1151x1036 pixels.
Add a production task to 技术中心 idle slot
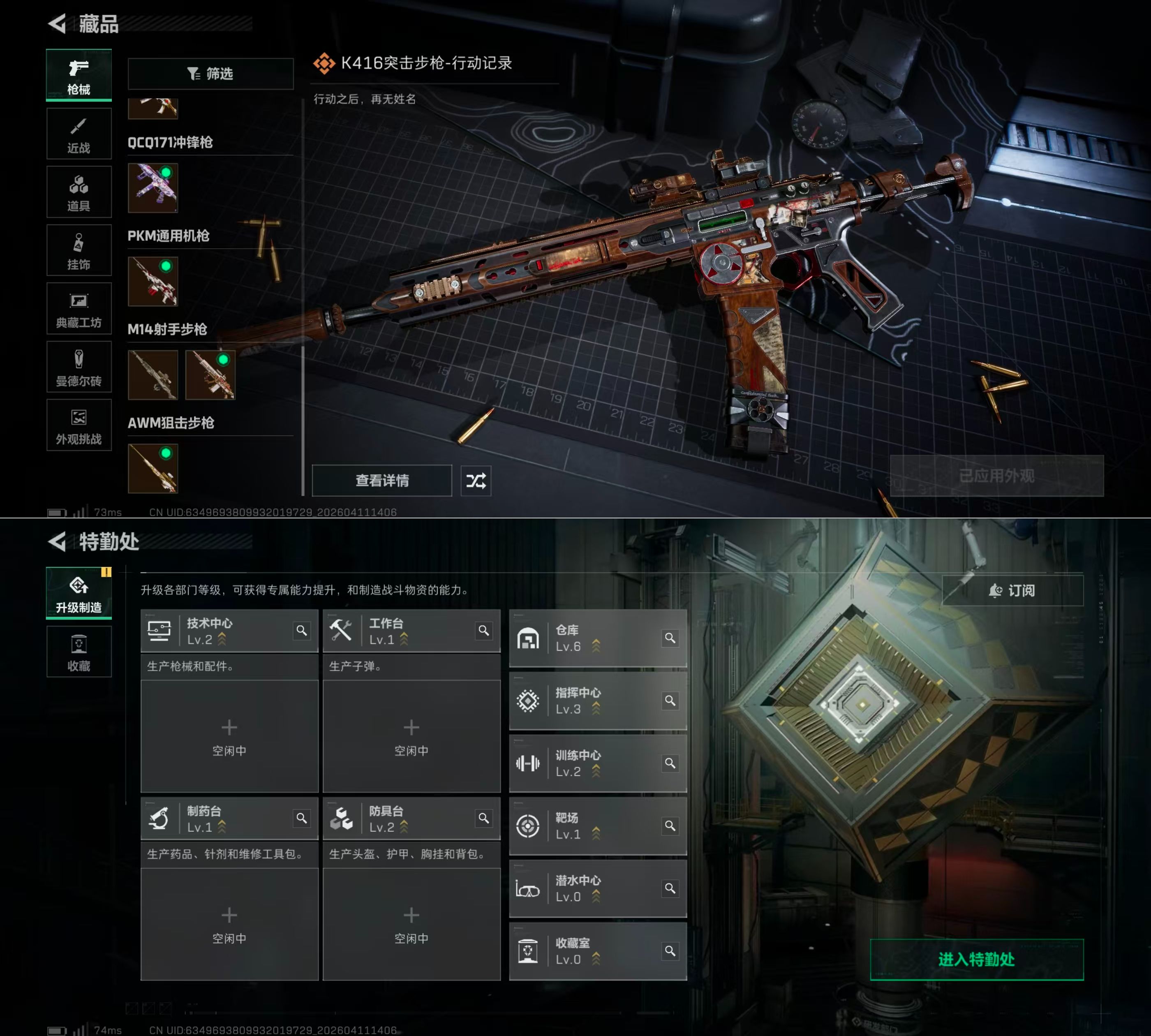coord(229,735)
